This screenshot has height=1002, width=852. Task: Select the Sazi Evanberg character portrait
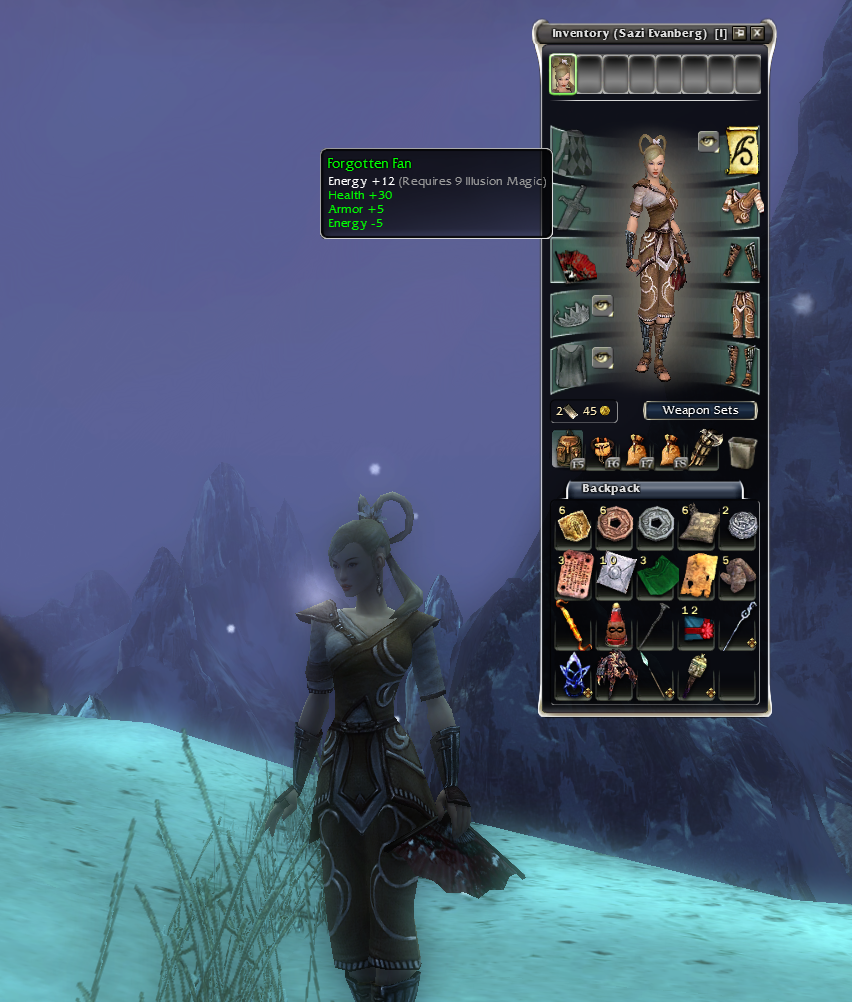click(x=563, y=74)
